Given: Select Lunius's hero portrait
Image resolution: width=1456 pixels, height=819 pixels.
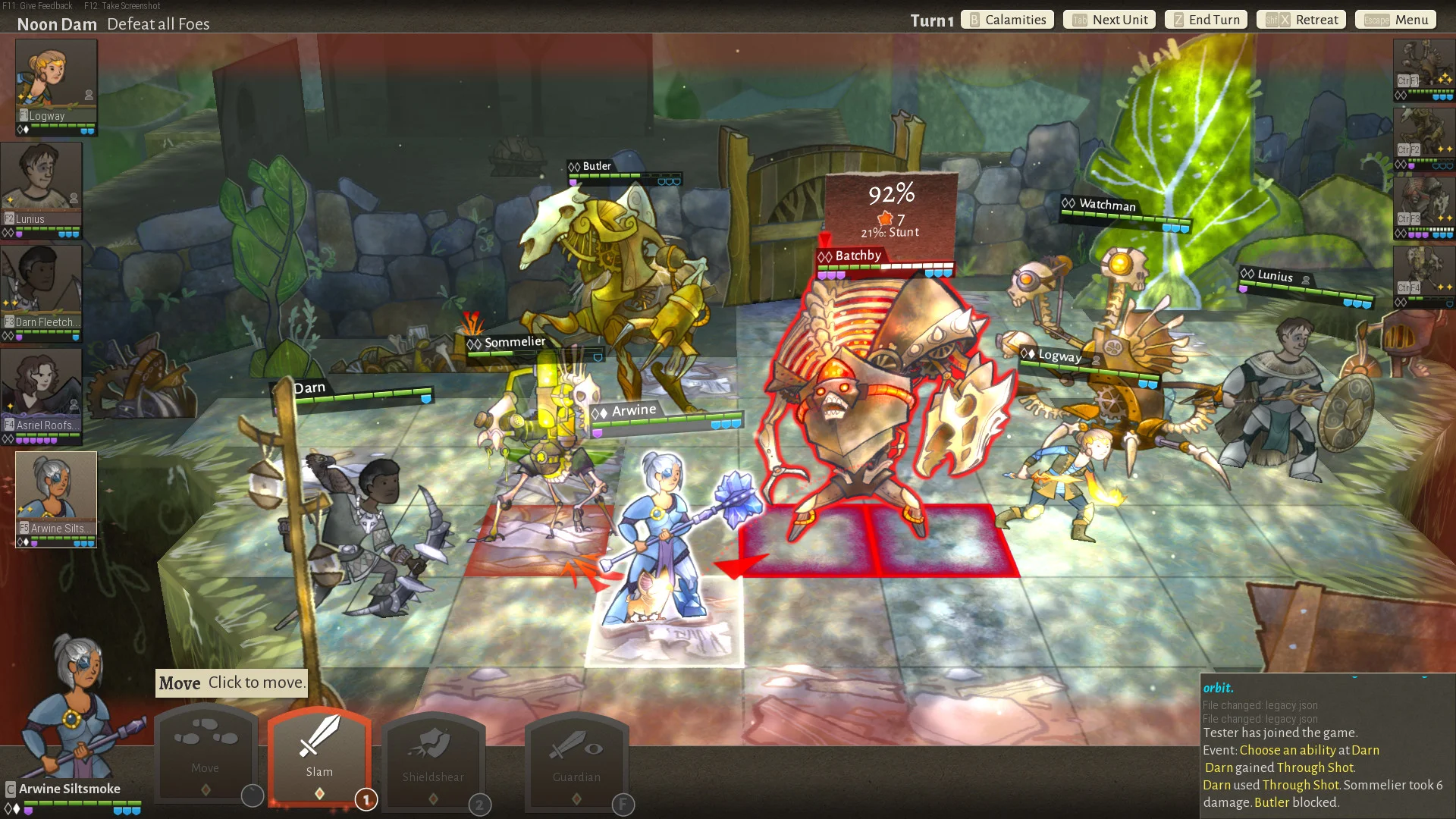Looking at the screenshot, I should [42, 184].
